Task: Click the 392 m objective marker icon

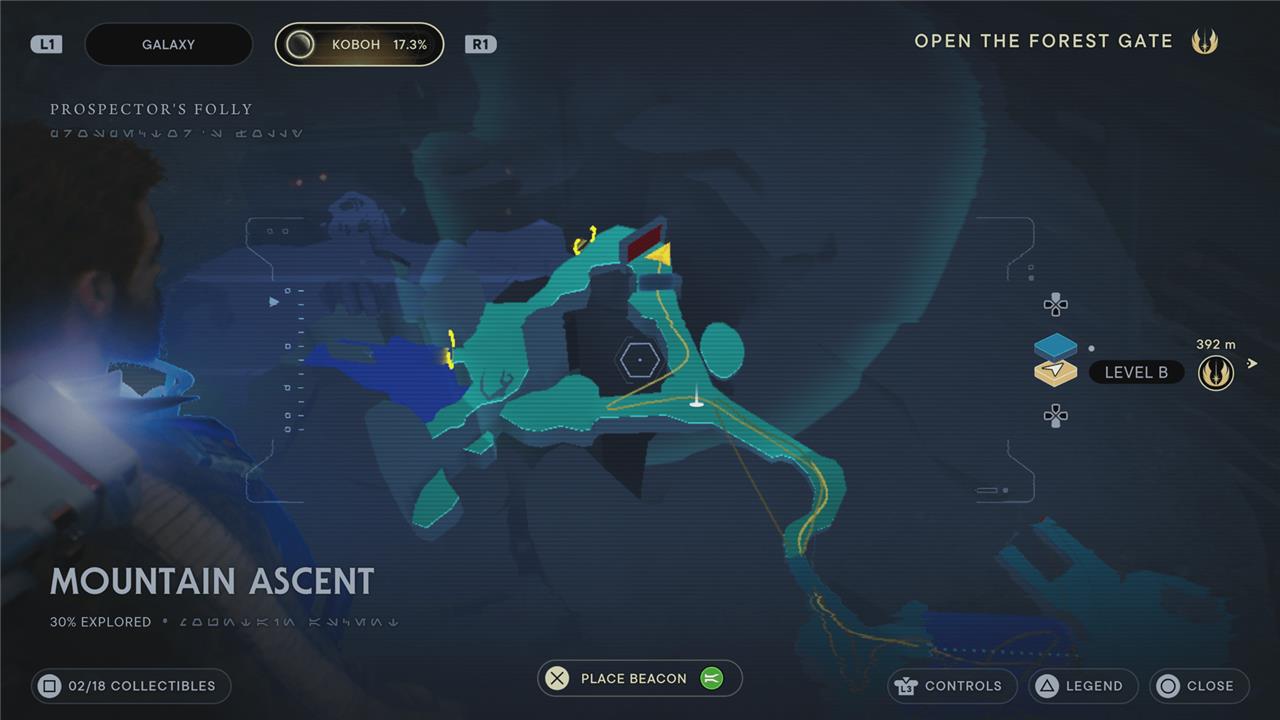Action: (1215, 373)
